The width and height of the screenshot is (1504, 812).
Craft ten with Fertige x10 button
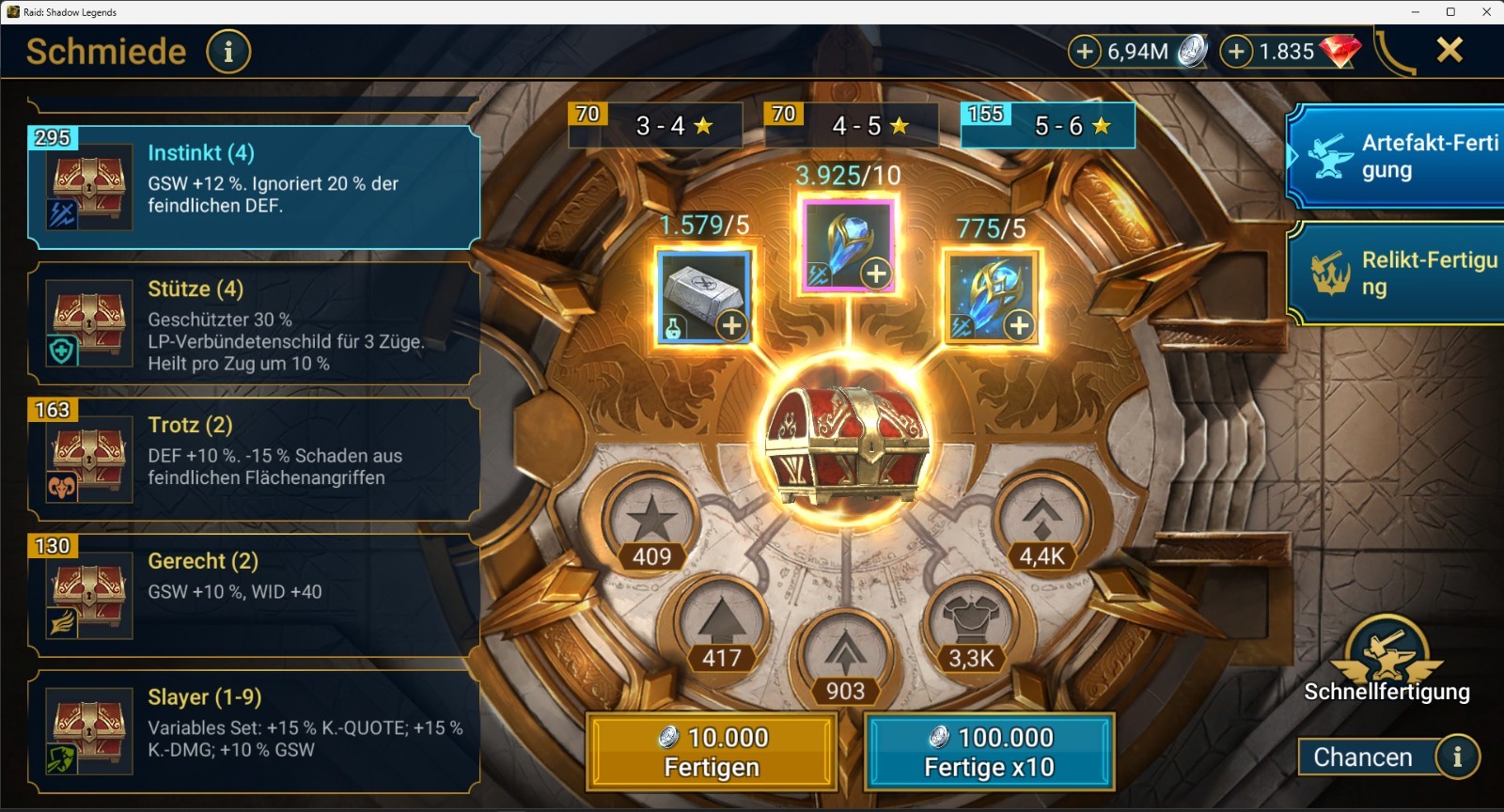tap(989, 752)
